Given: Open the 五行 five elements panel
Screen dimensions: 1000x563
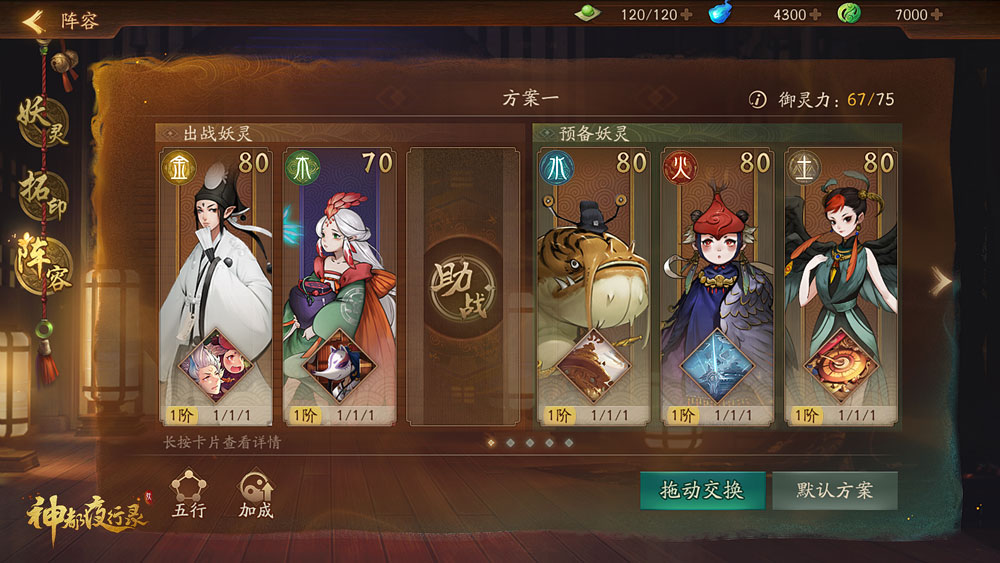Looking at the screenshot, I should point(189,495).
